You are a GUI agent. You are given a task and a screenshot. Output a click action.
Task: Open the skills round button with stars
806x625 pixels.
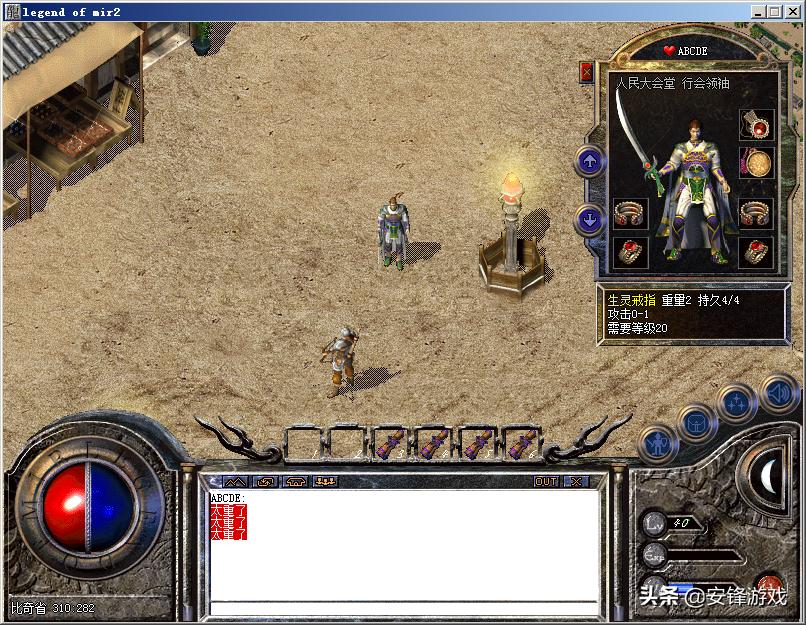coord(736,404)
